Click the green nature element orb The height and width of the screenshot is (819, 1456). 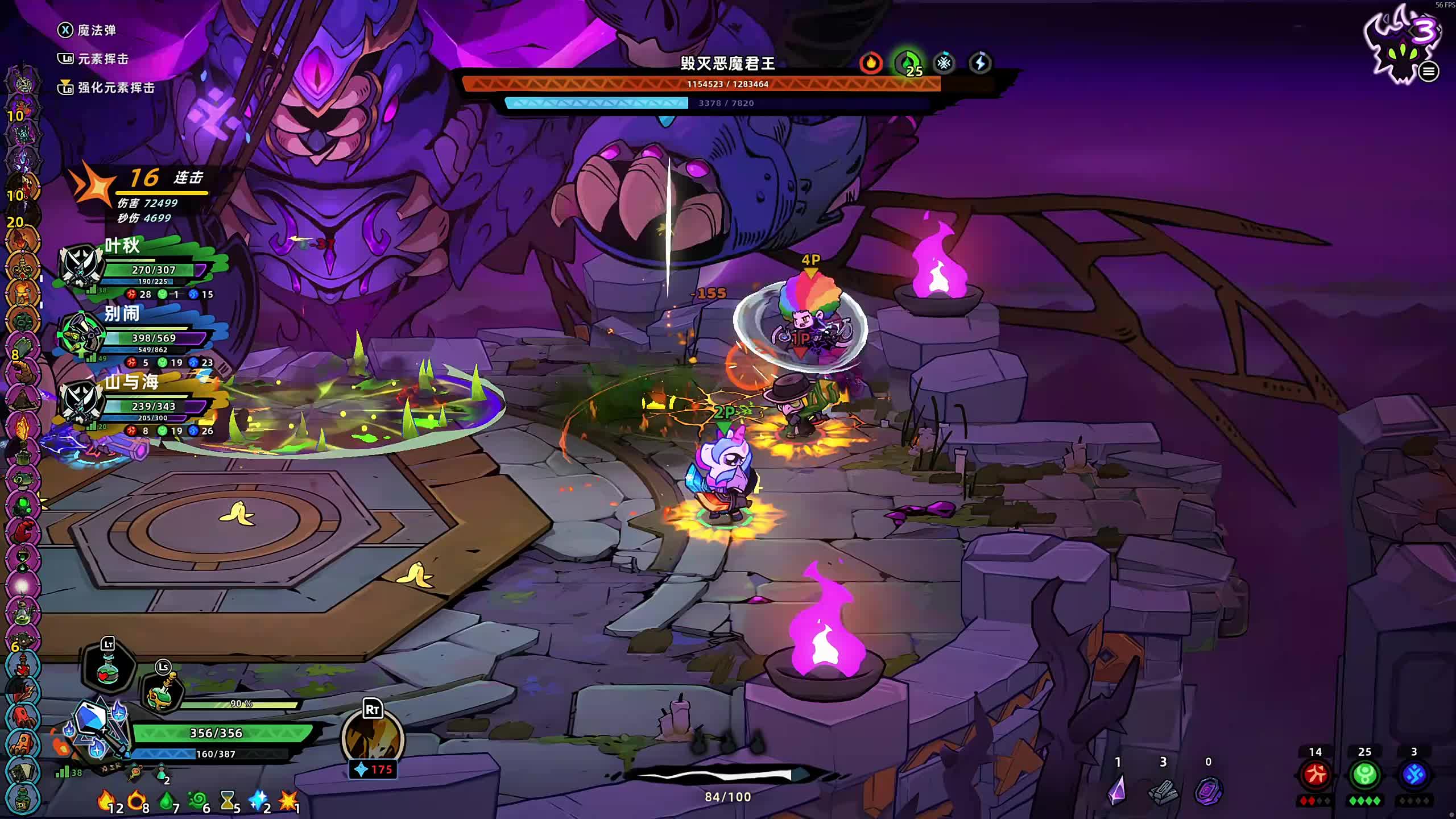click(1364, 775)
